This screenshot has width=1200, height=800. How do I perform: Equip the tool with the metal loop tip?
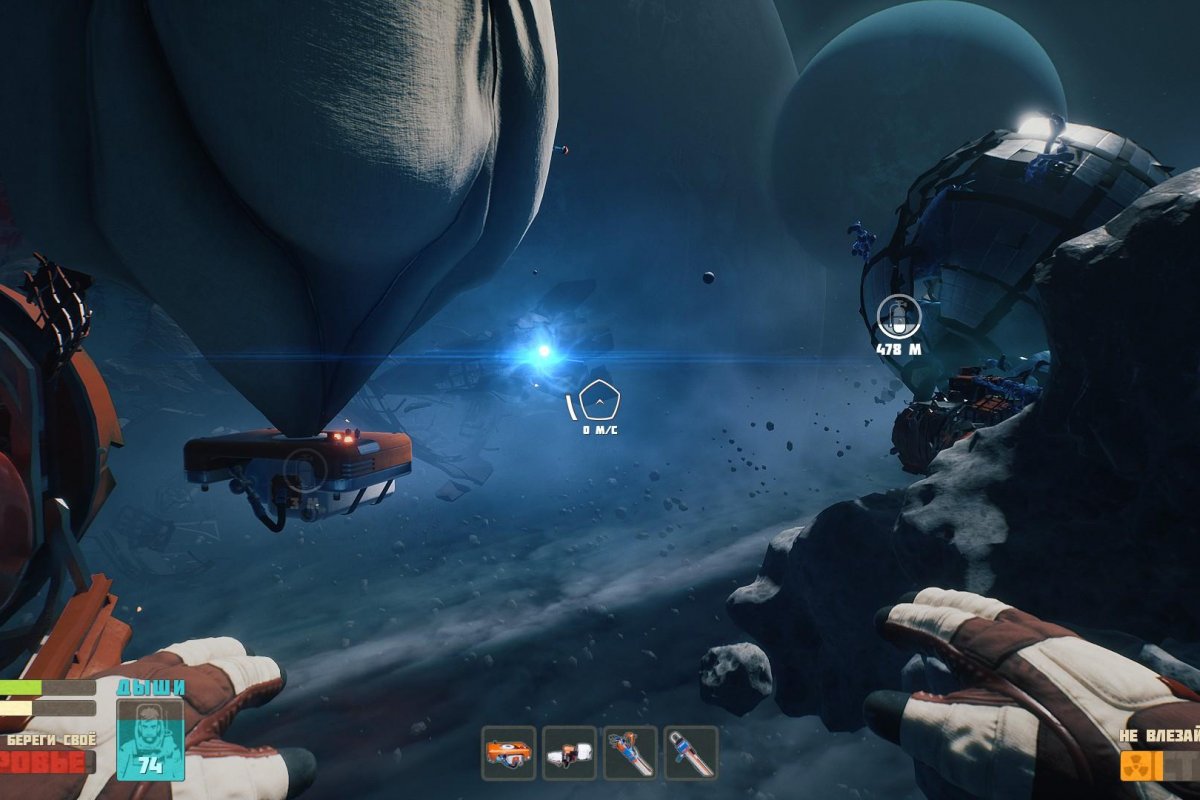tap(691, 753)
